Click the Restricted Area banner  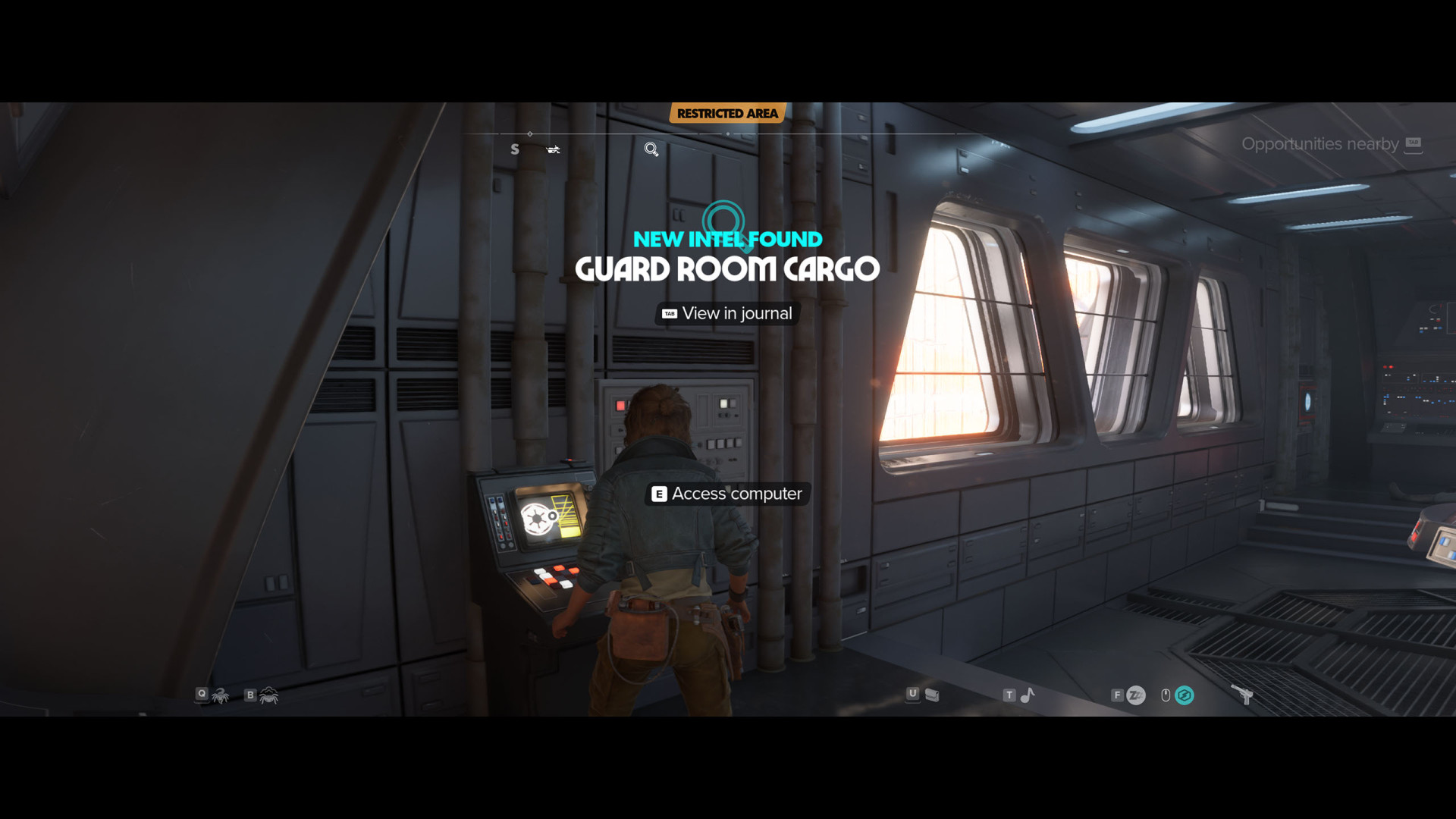coord(727,114)
